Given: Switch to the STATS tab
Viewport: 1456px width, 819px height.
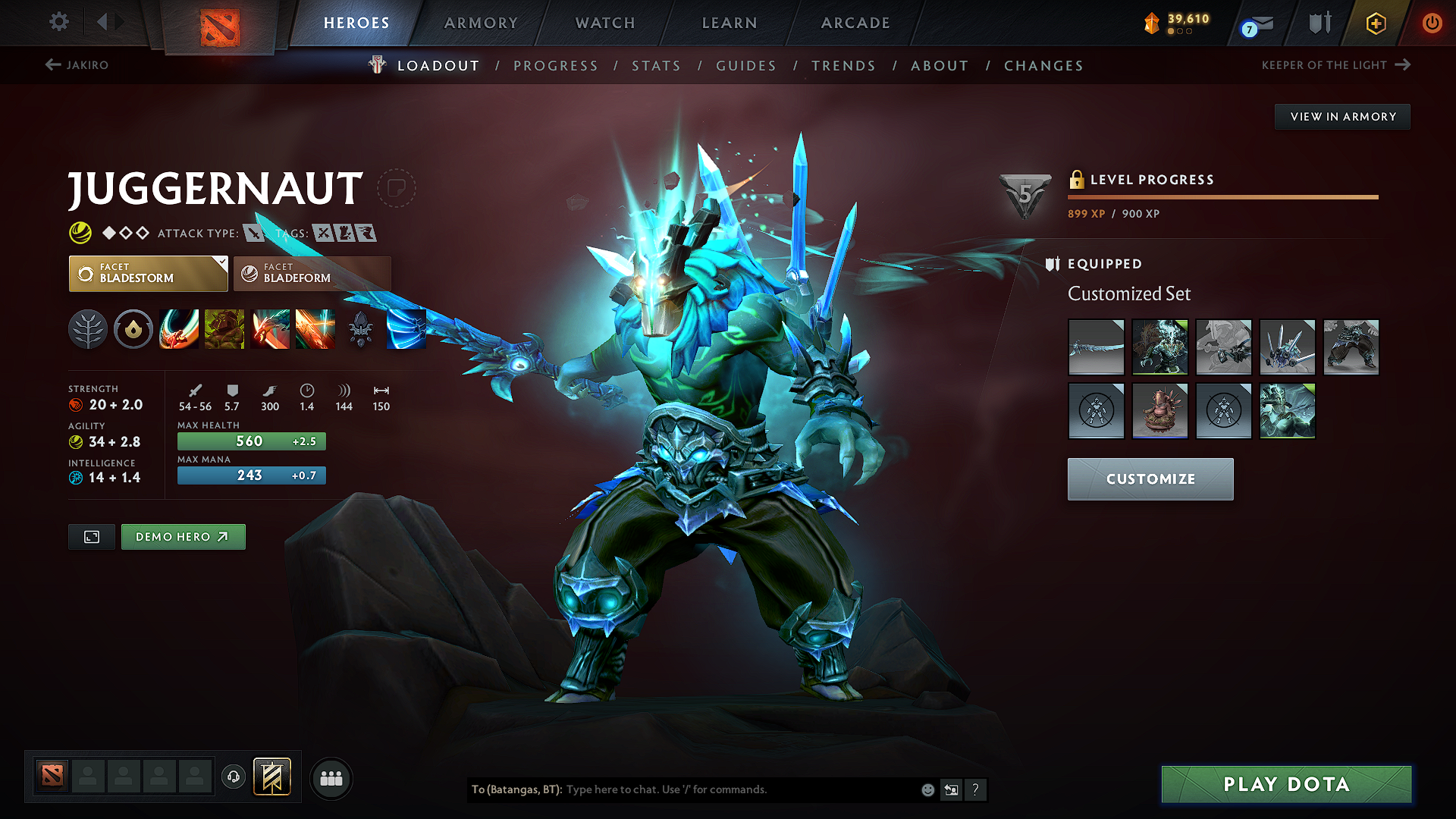Looking at the screenshot, I should click(x=656, y=66).
